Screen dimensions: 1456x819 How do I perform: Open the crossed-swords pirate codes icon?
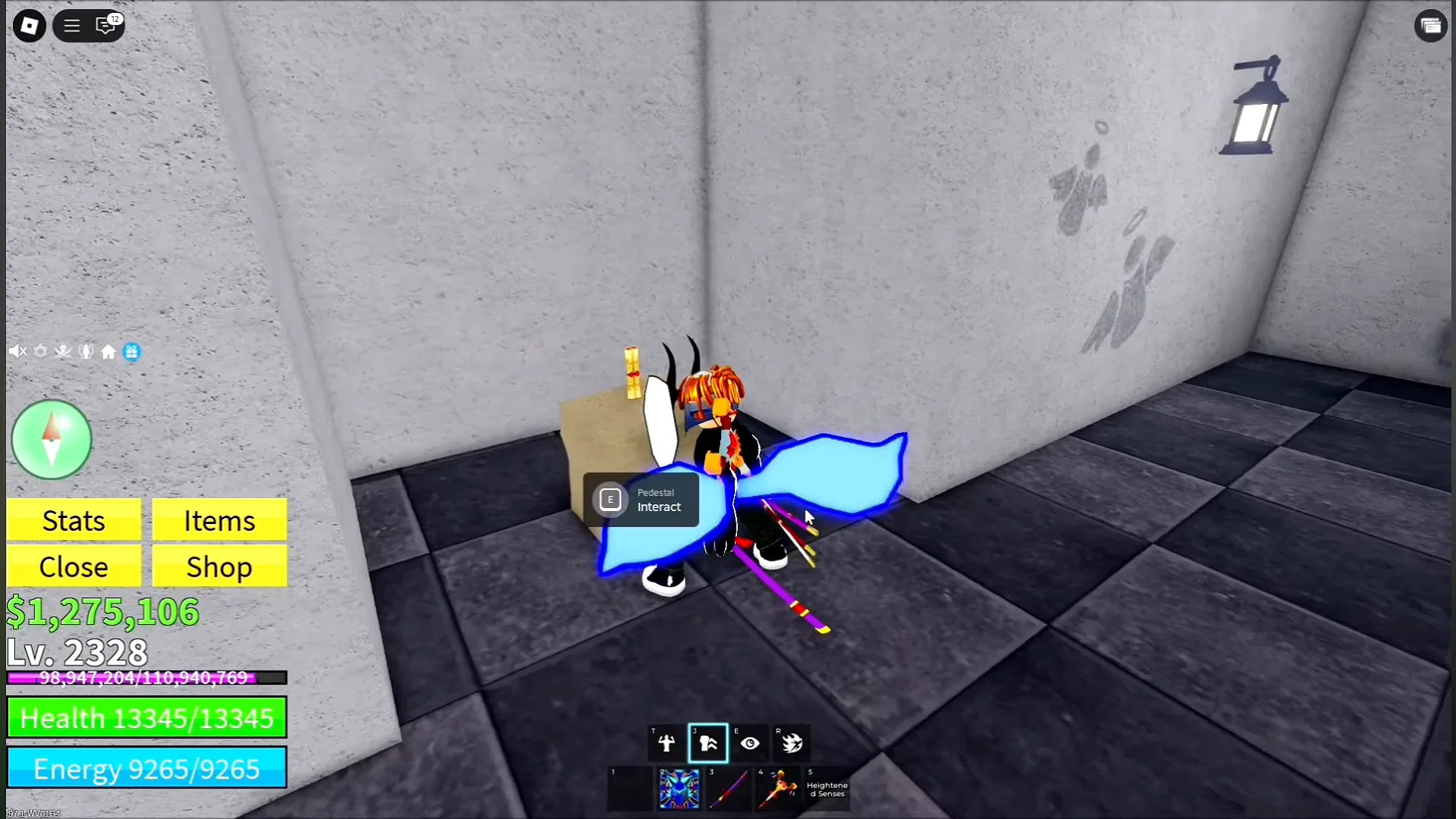[63, 351]
